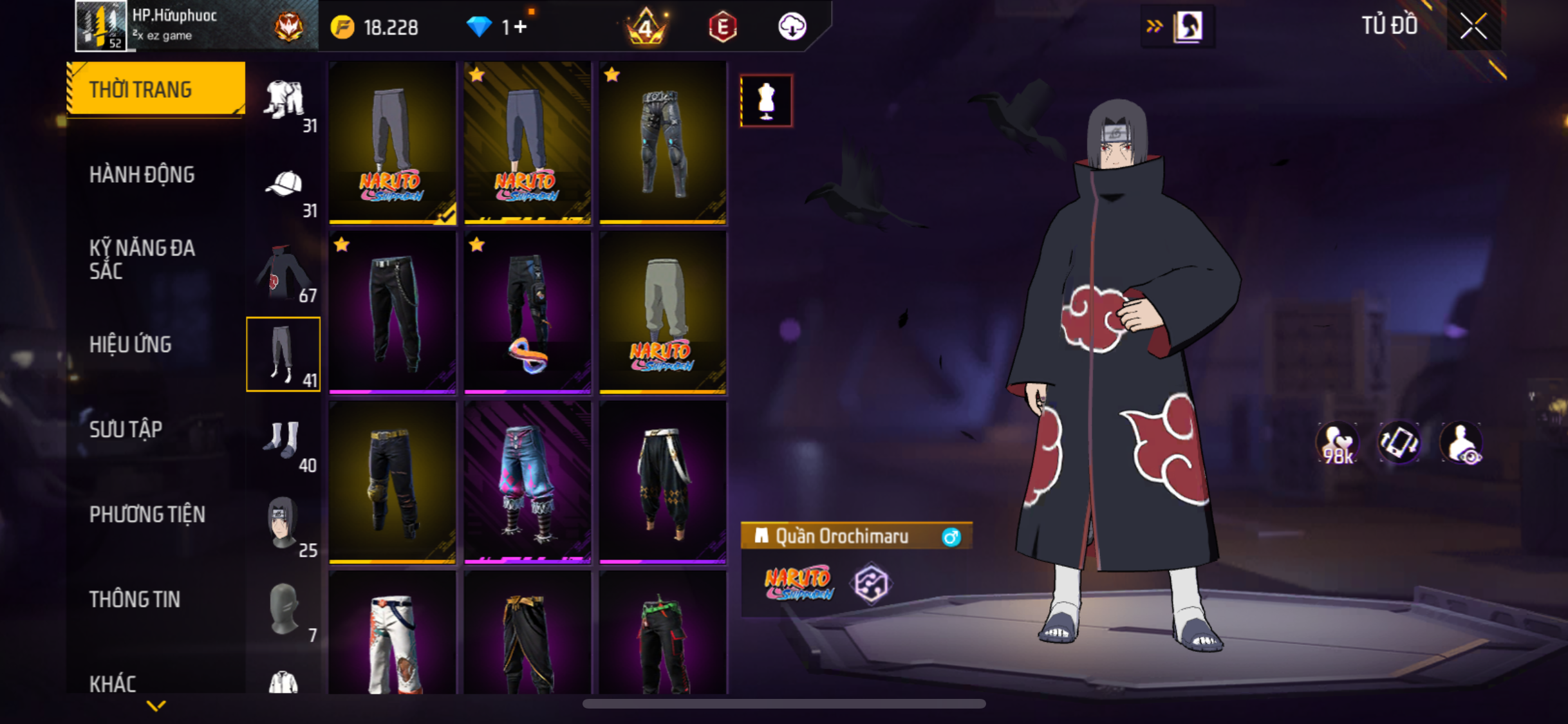Equip the black pants with chain
The width and height of the screenshot is (1568, 724).
[x=393, y=313]
